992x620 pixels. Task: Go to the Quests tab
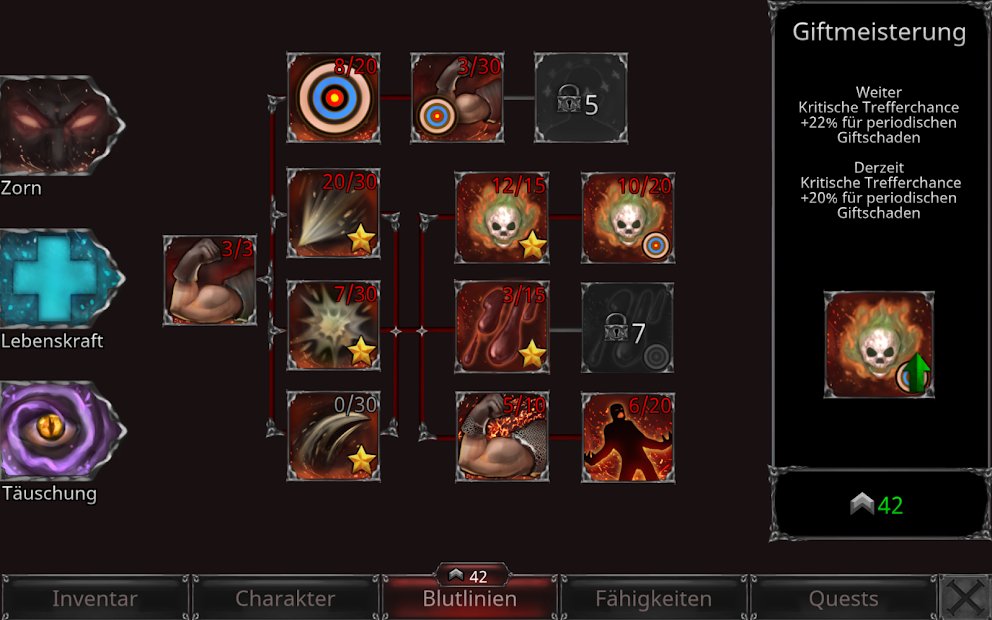(x=843, y=599)
